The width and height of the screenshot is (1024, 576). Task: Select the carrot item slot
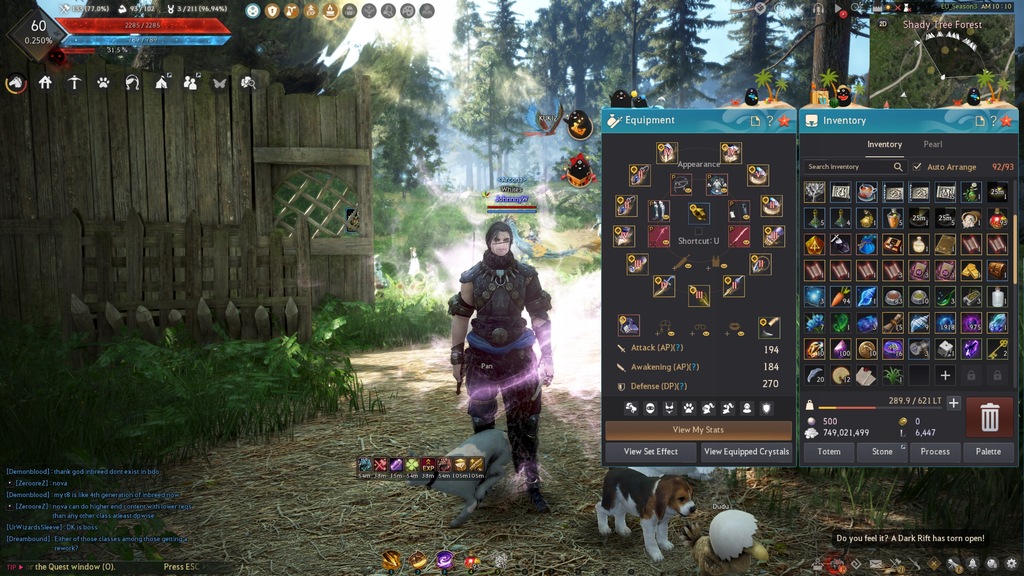[x=840, y=297]
